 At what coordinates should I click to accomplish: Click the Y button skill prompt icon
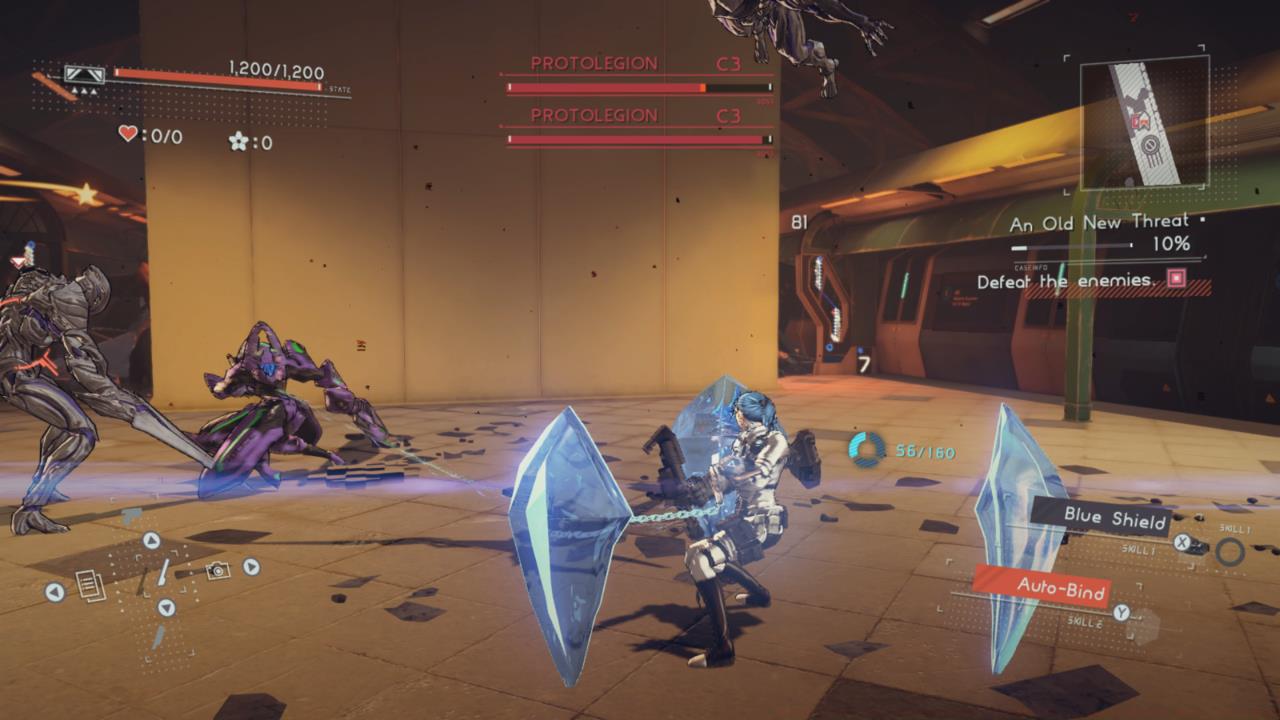tap(1122, 611)
